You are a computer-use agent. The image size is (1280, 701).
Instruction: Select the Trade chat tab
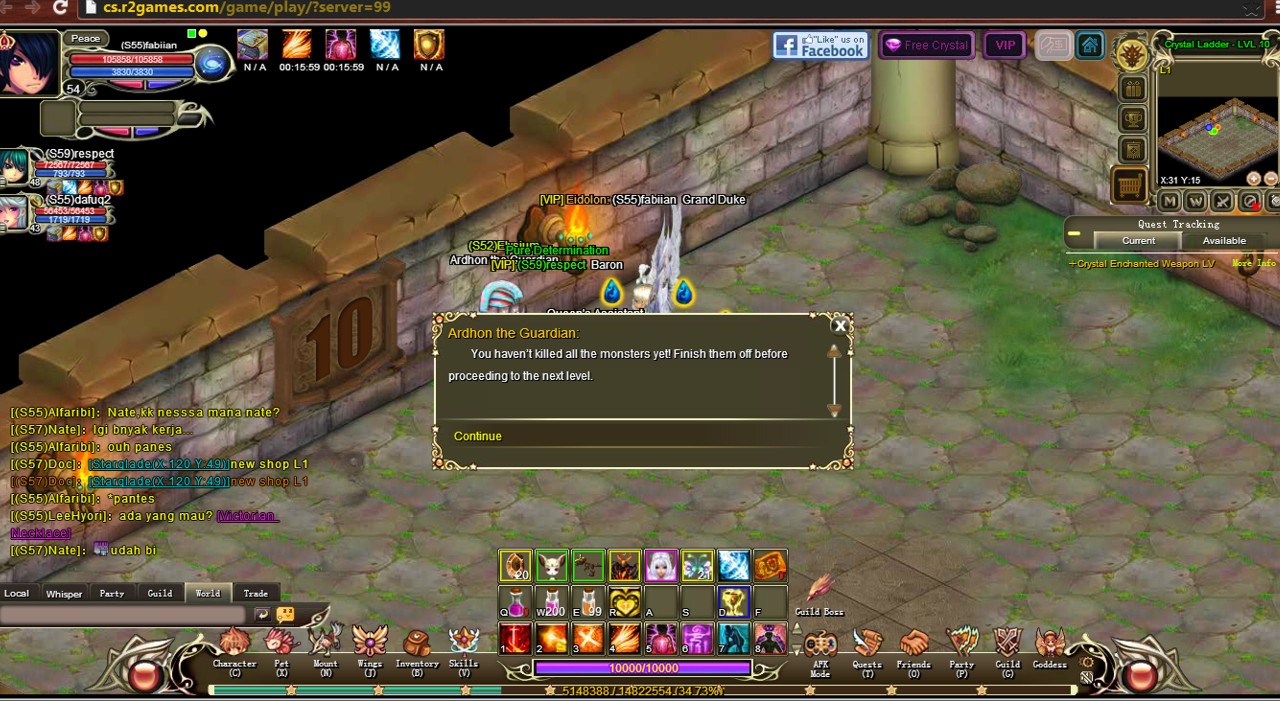[255, 594]
